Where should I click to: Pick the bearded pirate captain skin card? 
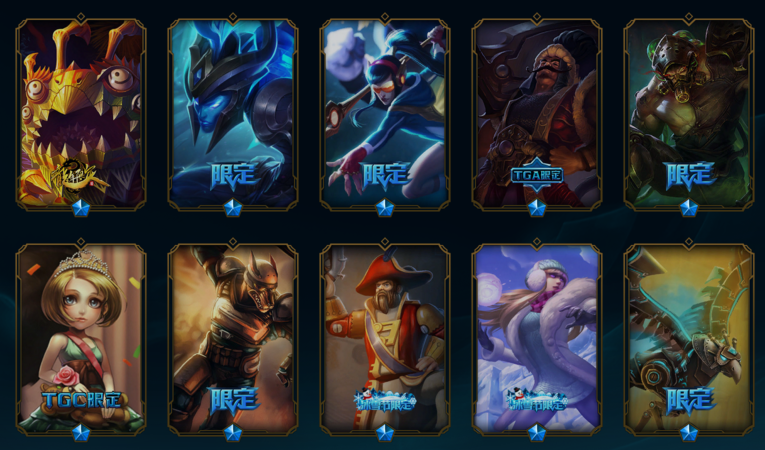coord(385,338)
